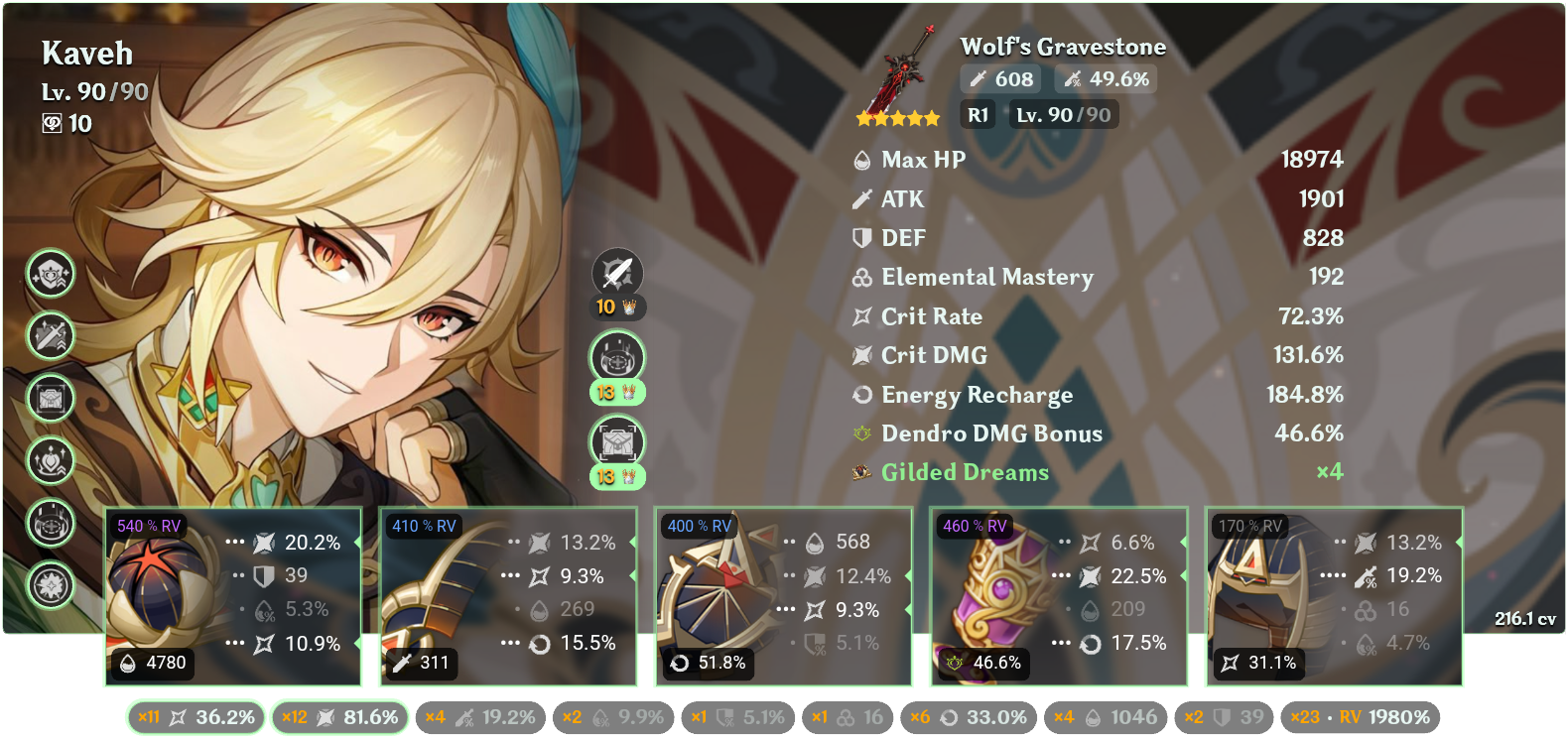Toggle the R1 refinement badge on the weapon
The width and height of the screenshot is (1568, 741).
click(978, 114)
